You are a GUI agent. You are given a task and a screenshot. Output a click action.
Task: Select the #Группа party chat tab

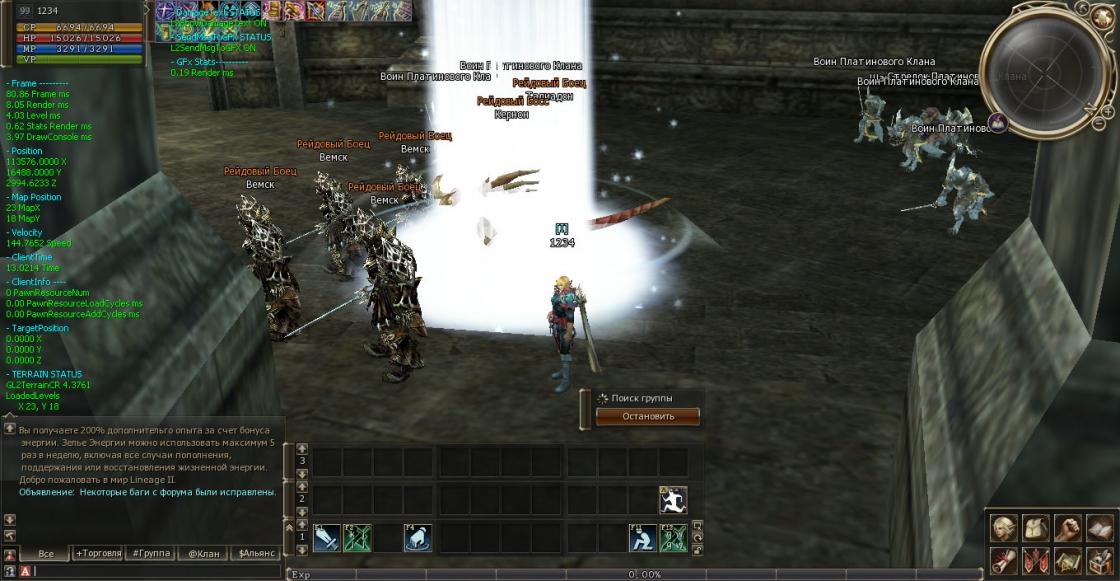pyautogui.click(x=150, y=553)
